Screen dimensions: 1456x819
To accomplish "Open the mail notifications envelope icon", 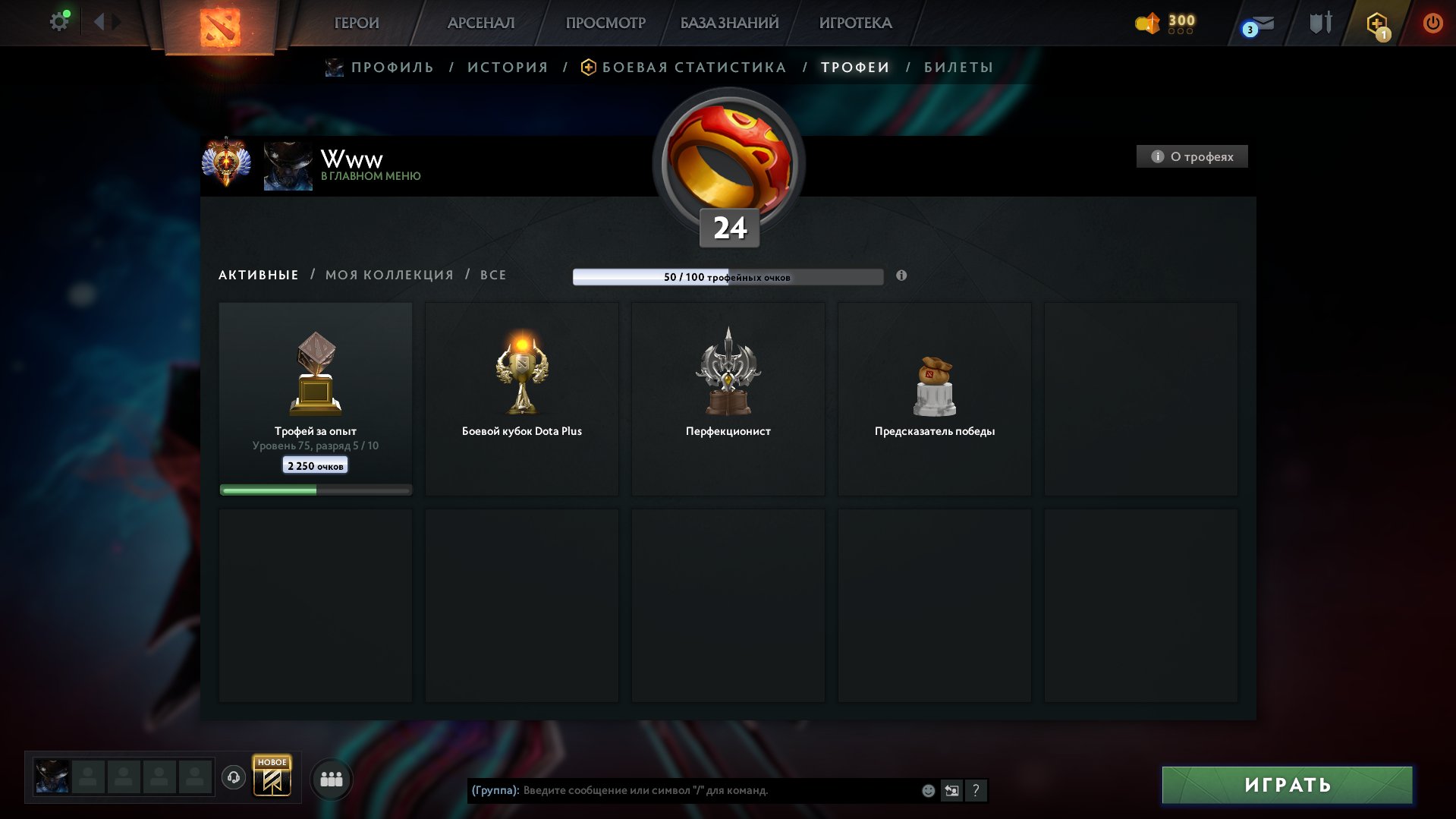I will (x=1260, y=24).
